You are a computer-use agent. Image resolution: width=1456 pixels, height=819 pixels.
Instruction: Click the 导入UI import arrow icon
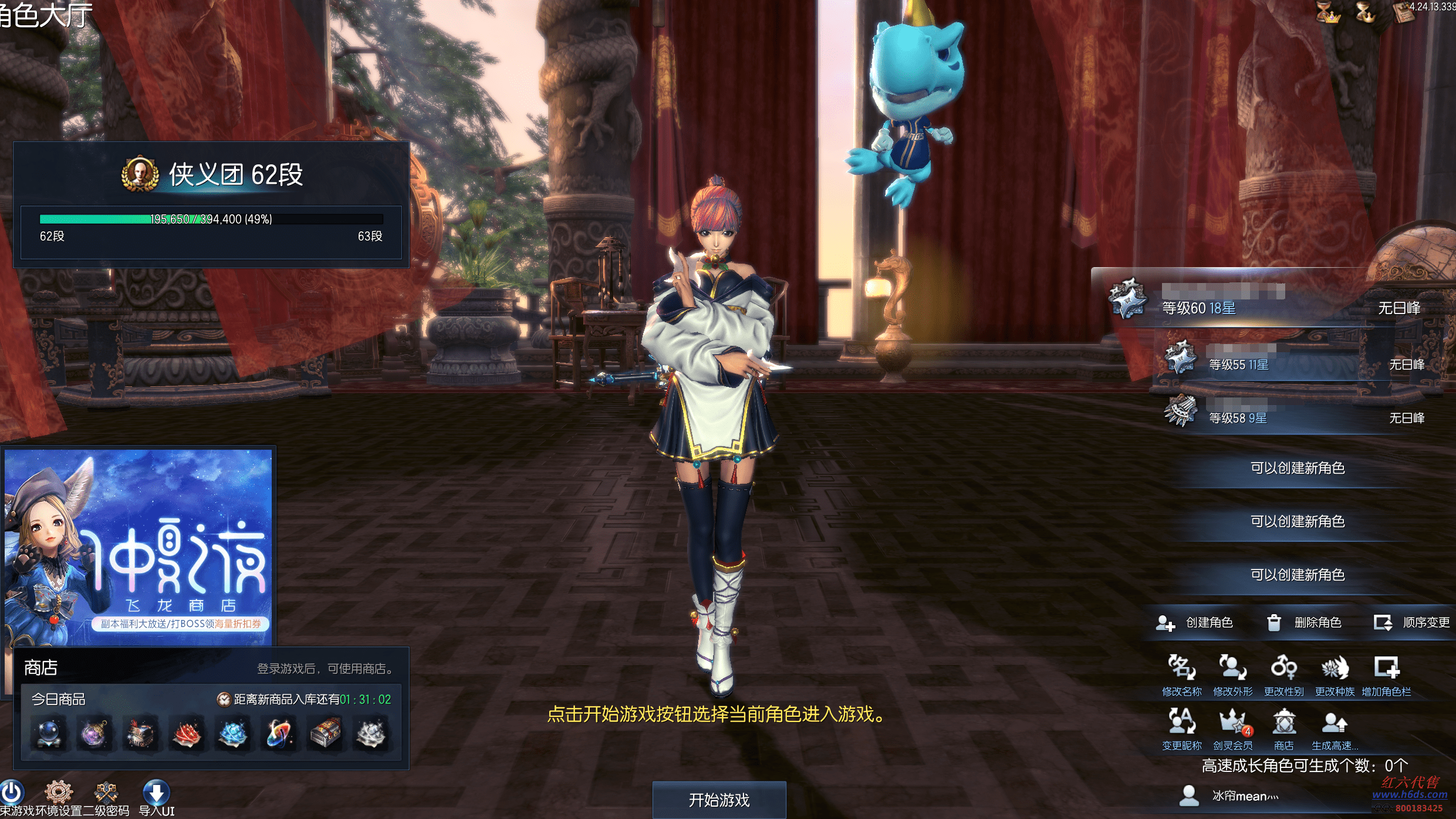pyautogui.click(x=156, y=794)
